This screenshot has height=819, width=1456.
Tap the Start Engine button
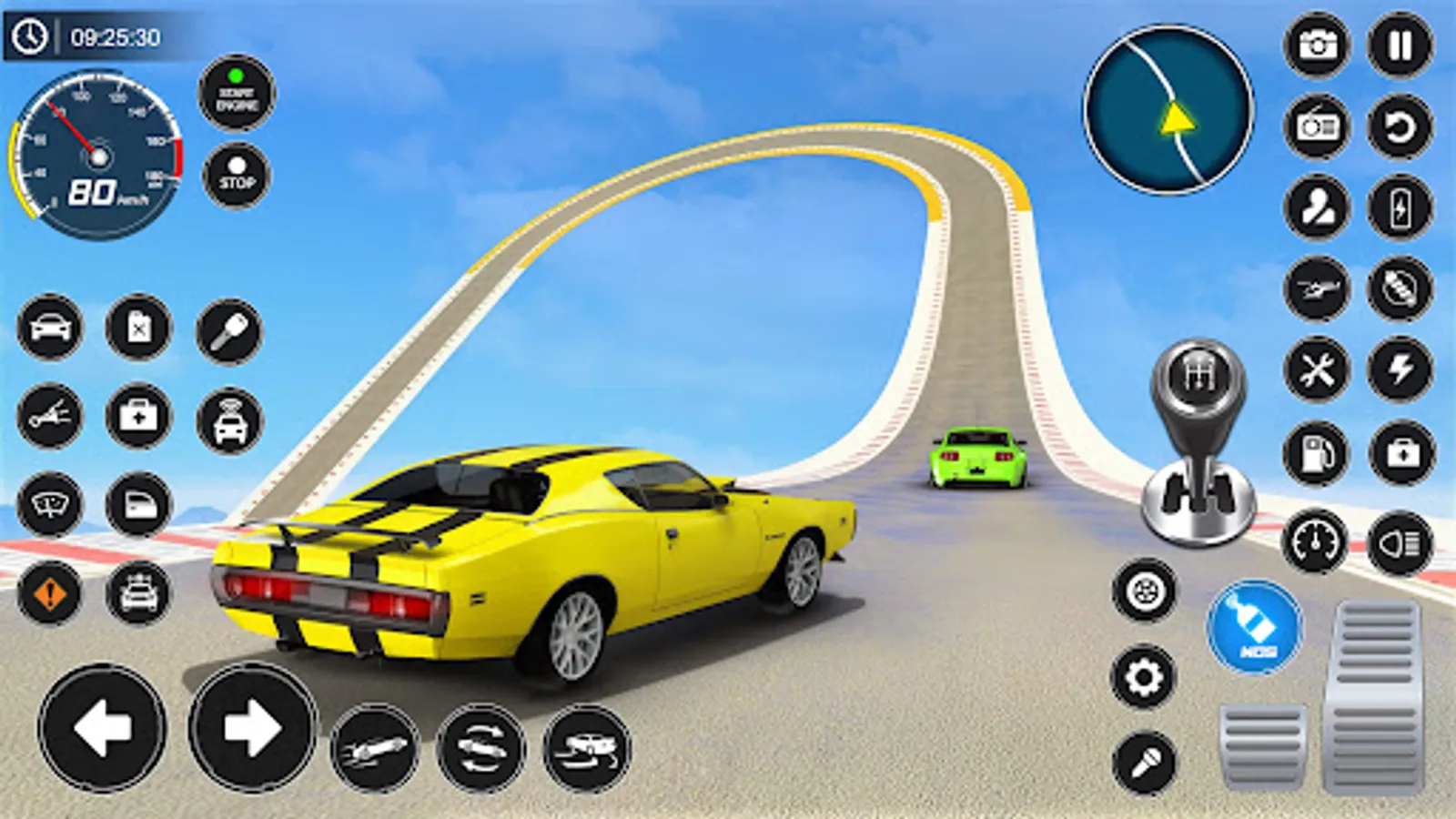coord(237,93)
